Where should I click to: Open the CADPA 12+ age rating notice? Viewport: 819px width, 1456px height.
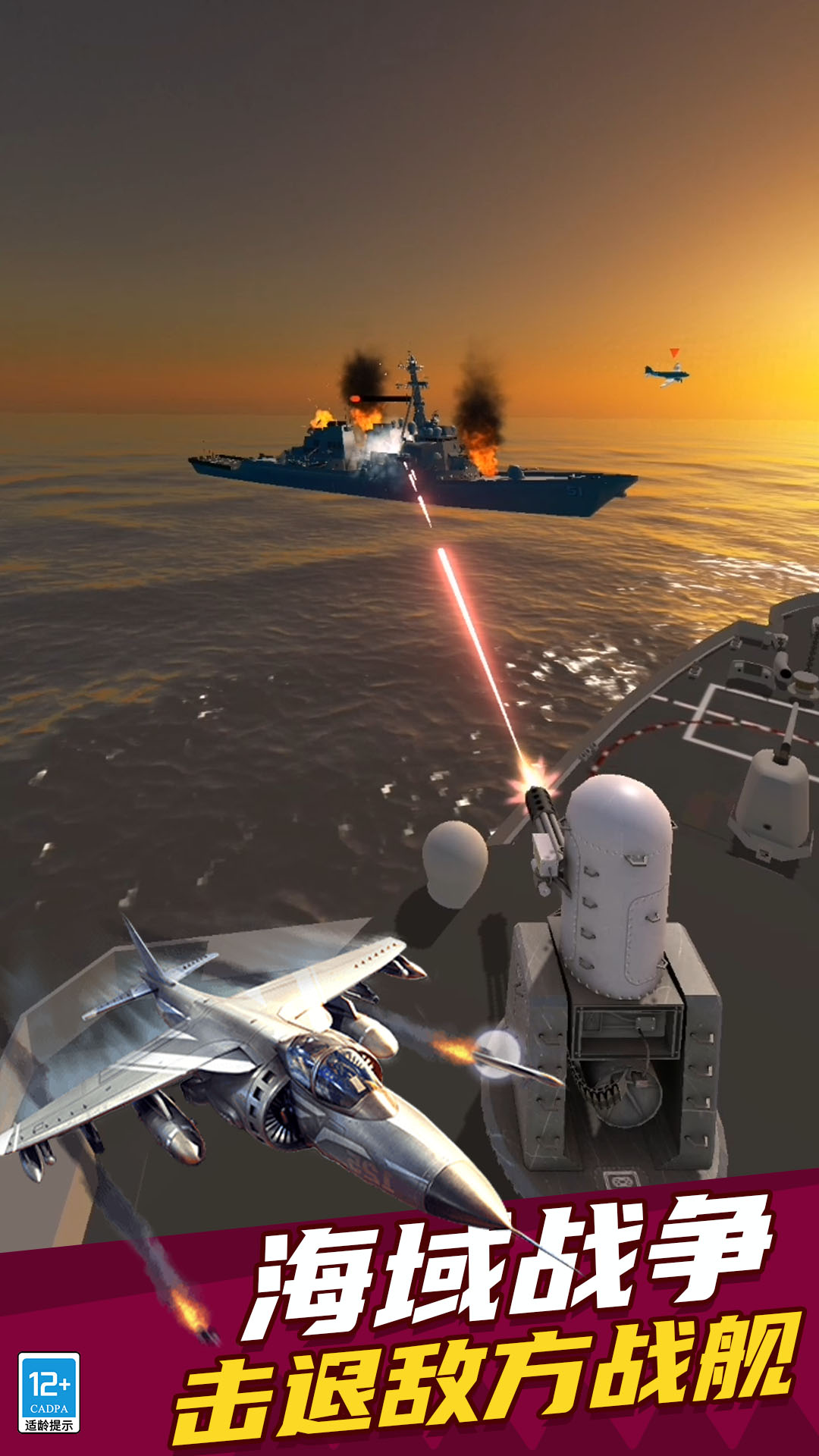[49, 1392]
